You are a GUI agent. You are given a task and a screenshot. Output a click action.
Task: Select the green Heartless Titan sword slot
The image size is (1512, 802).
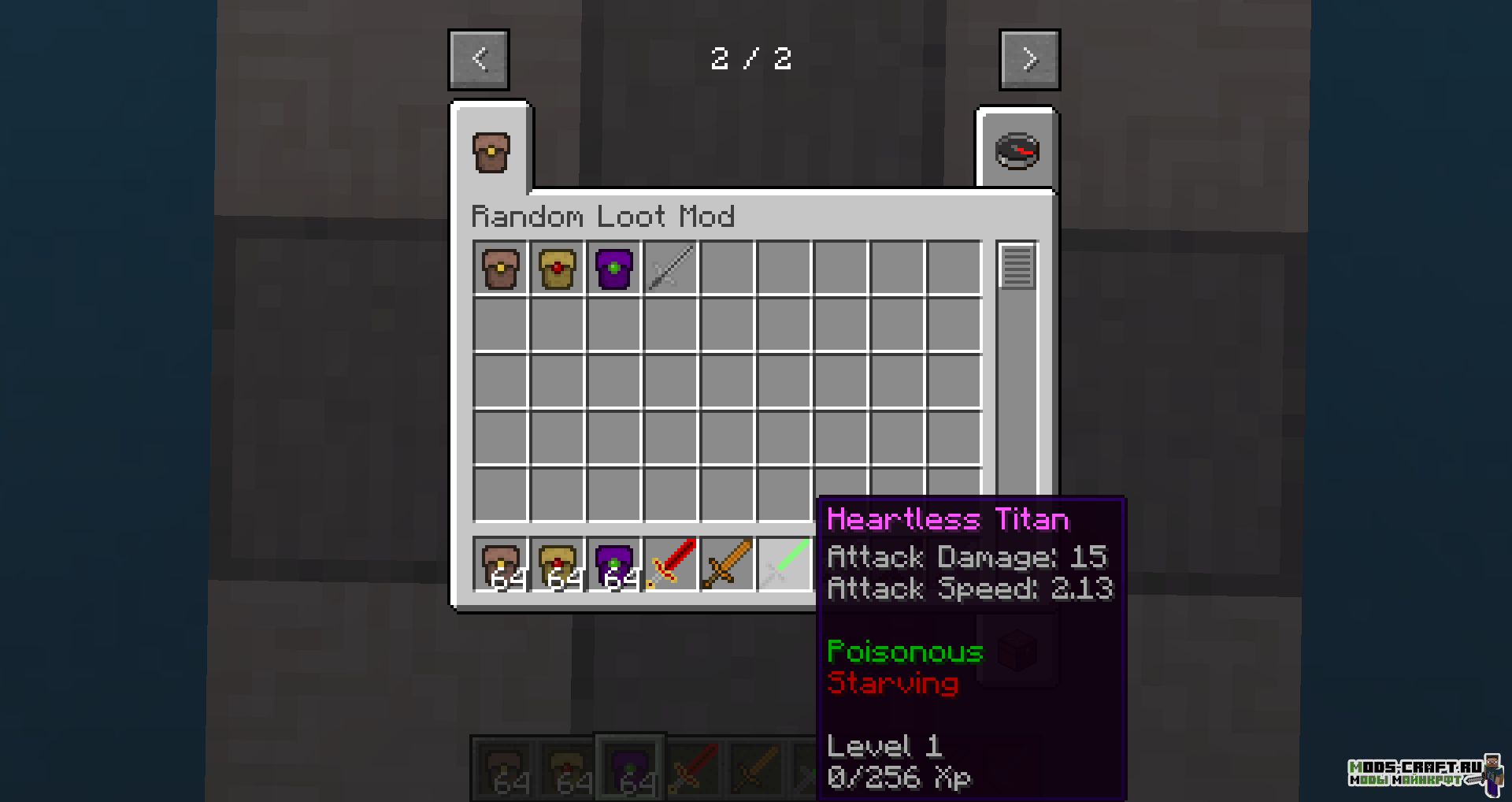pos(784,564)
